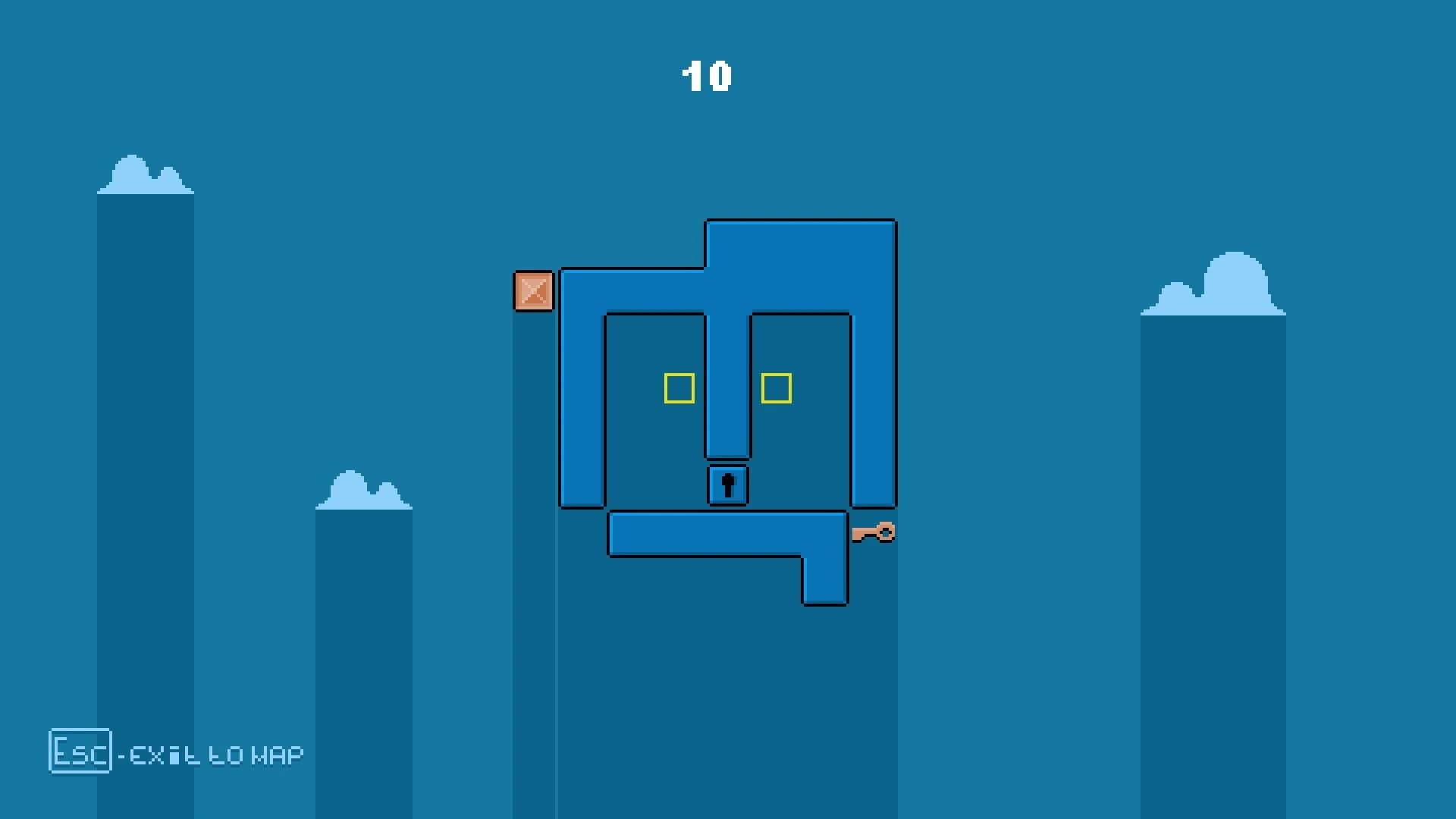Select the keyhole icon on the face
The height and width of the screenshot is (819, 1456).
click(728, 485)
